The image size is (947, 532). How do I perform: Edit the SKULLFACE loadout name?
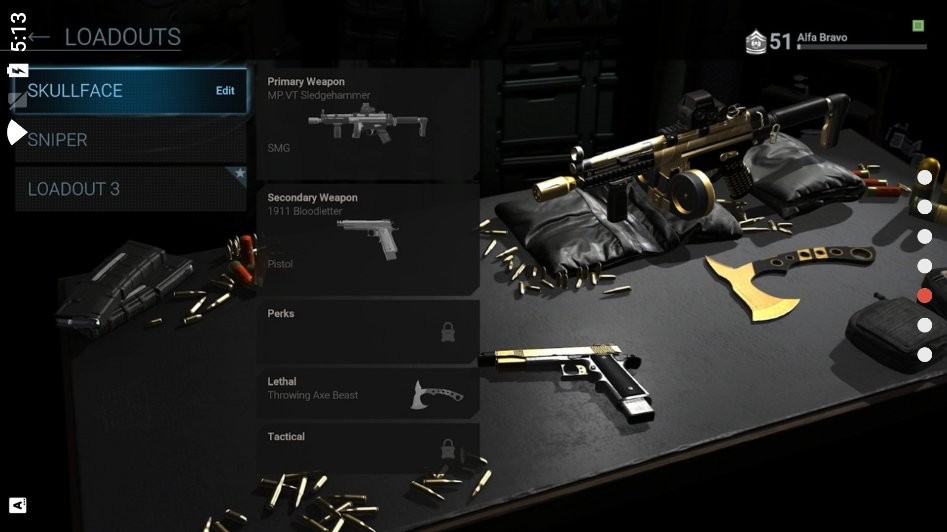point(225,91)
